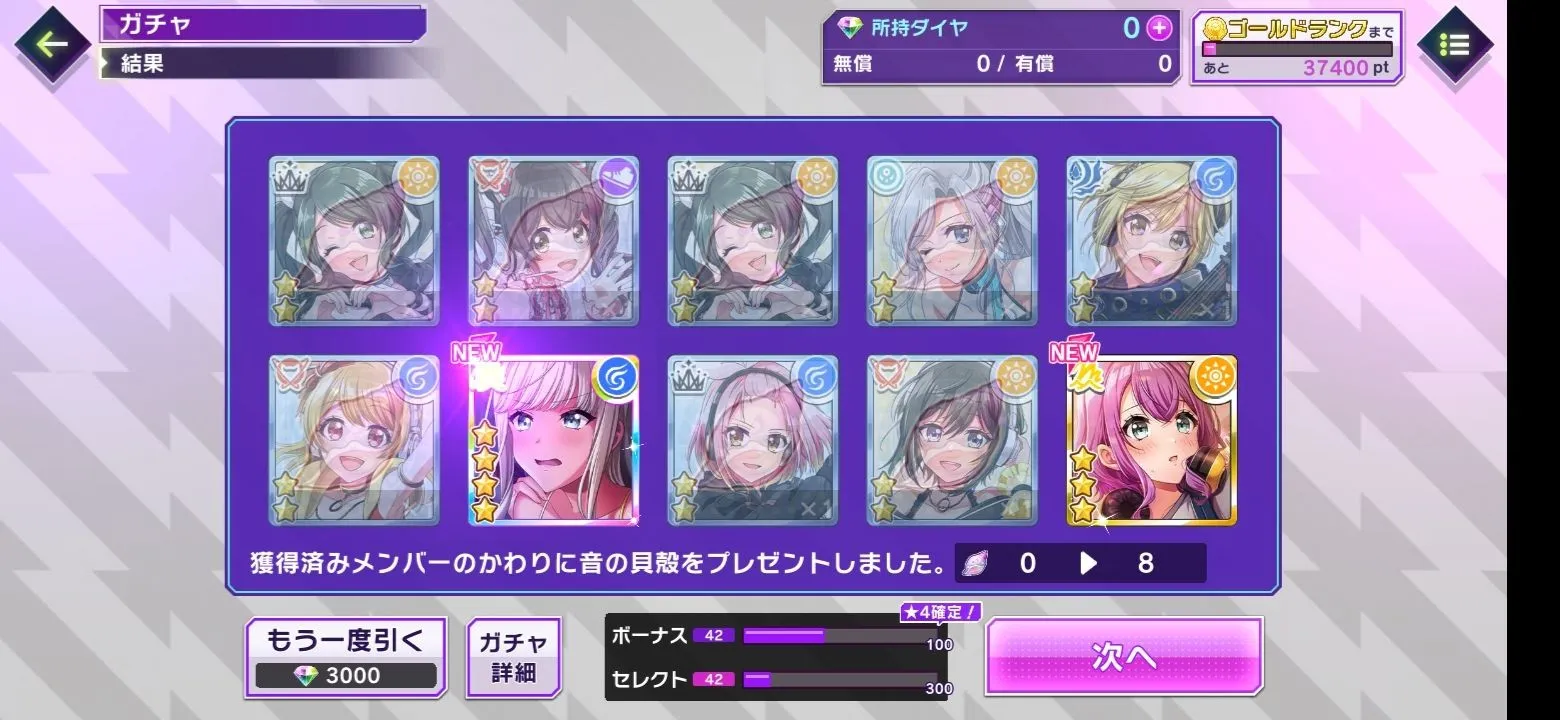Viewport: 1560px width, 720px height.
Task: View the pink short-haired member with headband
Action: click(x=752, y=440)
